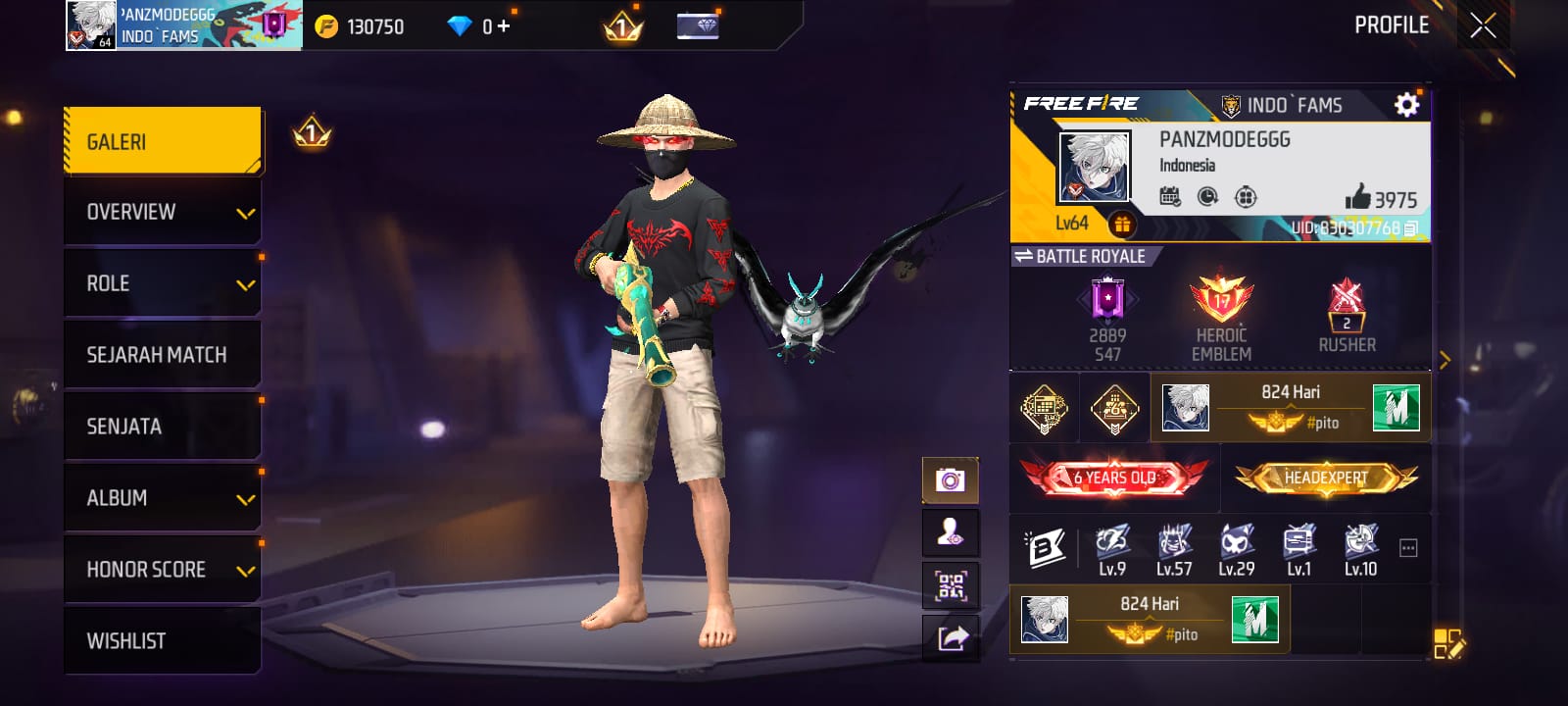
Task: Copy the player UID
Action: click(x=1411, y=228)
